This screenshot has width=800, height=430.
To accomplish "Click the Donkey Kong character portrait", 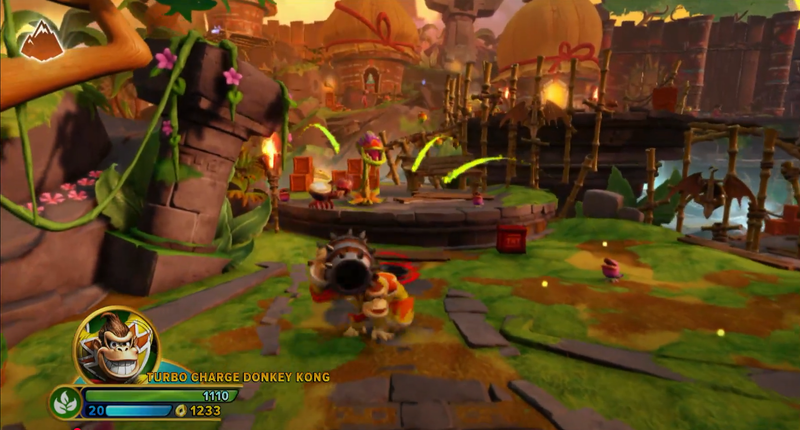I will pyautogui.click(x=114, y=346).
